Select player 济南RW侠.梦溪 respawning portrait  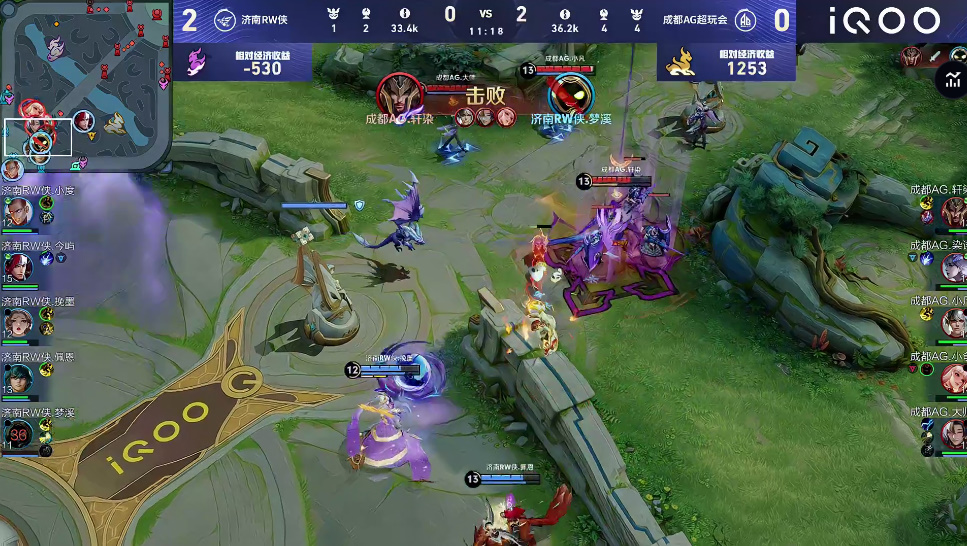pyautogui.click(x=19, y=433)
